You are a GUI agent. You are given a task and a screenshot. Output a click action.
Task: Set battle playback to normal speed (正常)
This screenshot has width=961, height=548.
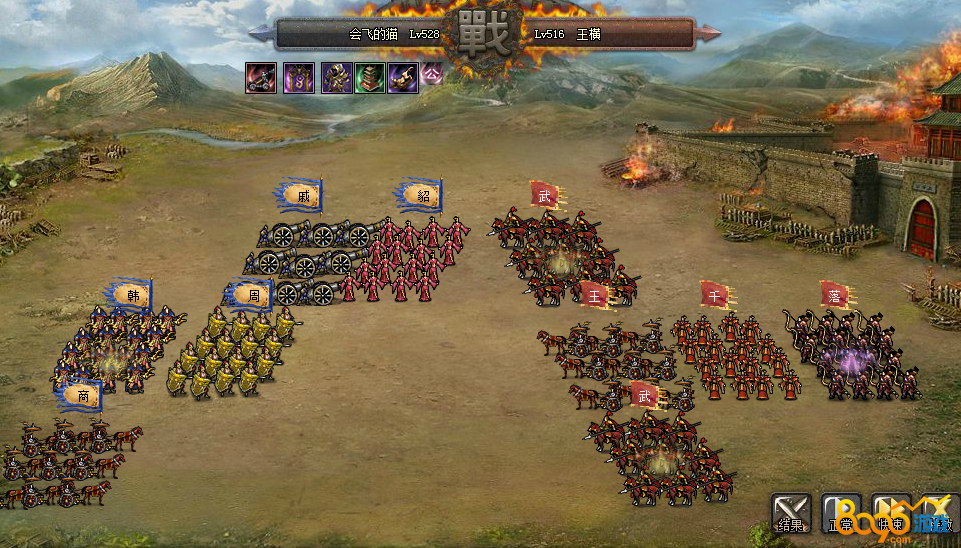pyautogui.click(x=840, y=512)
